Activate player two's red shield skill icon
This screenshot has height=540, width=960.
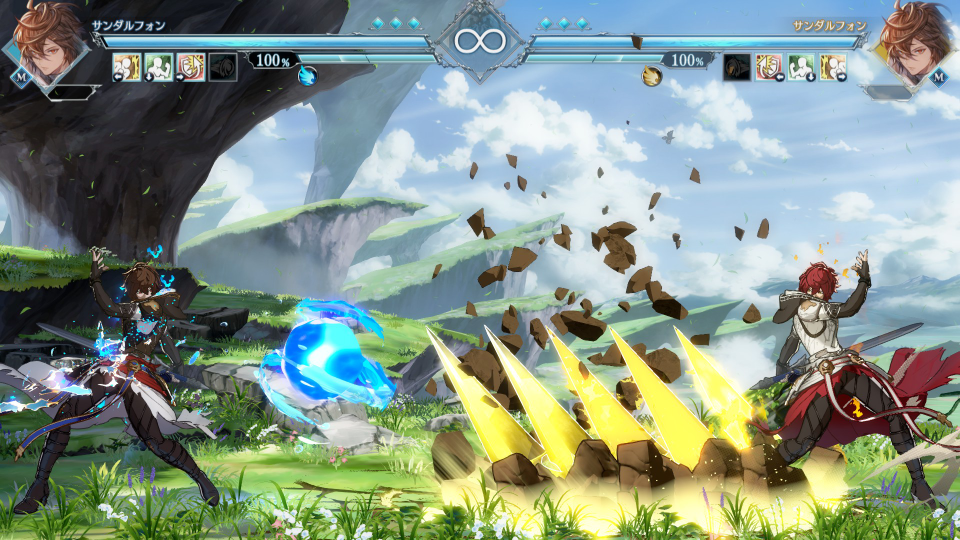click(x=769, y=67)
